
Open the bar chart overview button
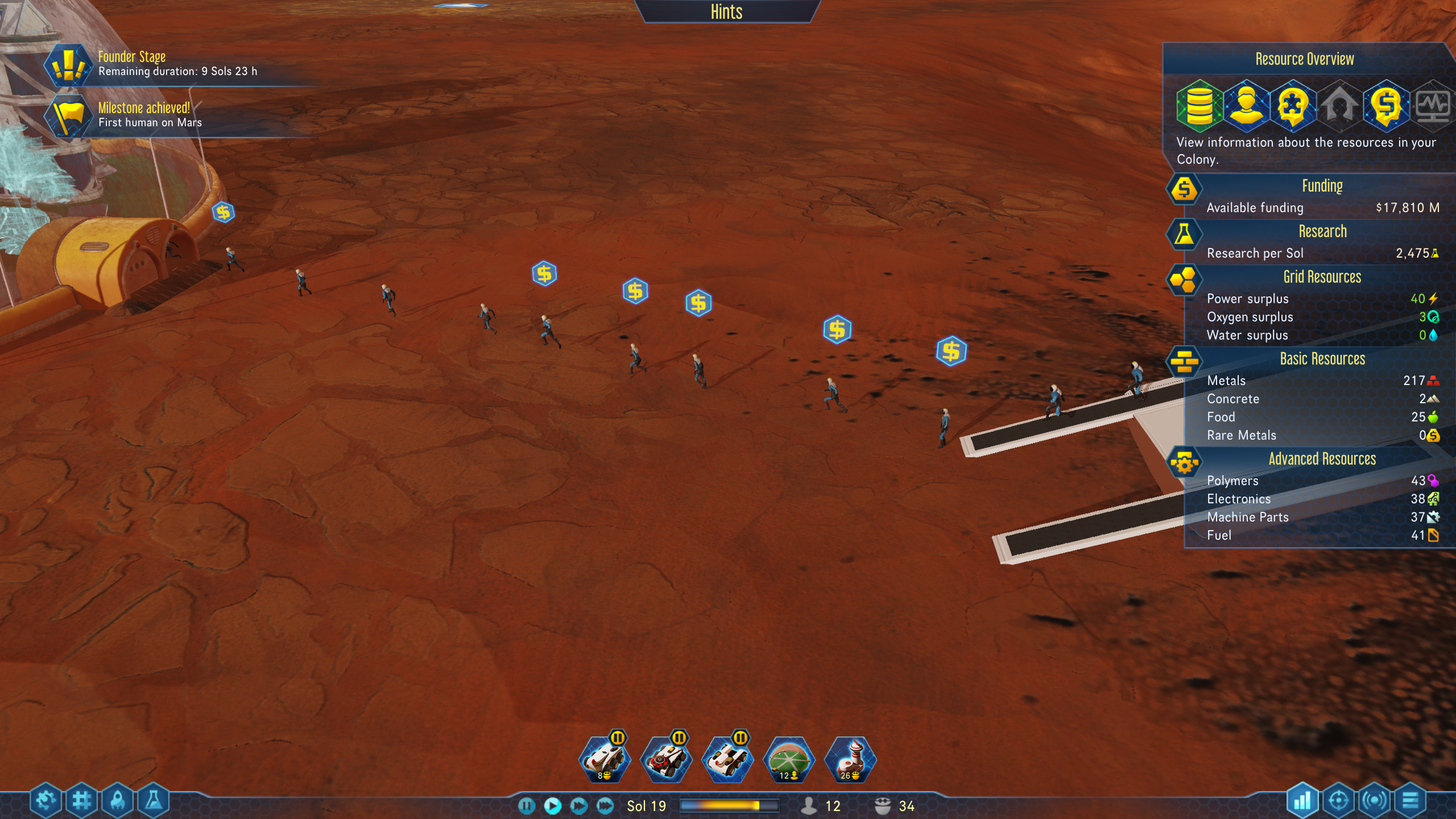click(1302, 801)
